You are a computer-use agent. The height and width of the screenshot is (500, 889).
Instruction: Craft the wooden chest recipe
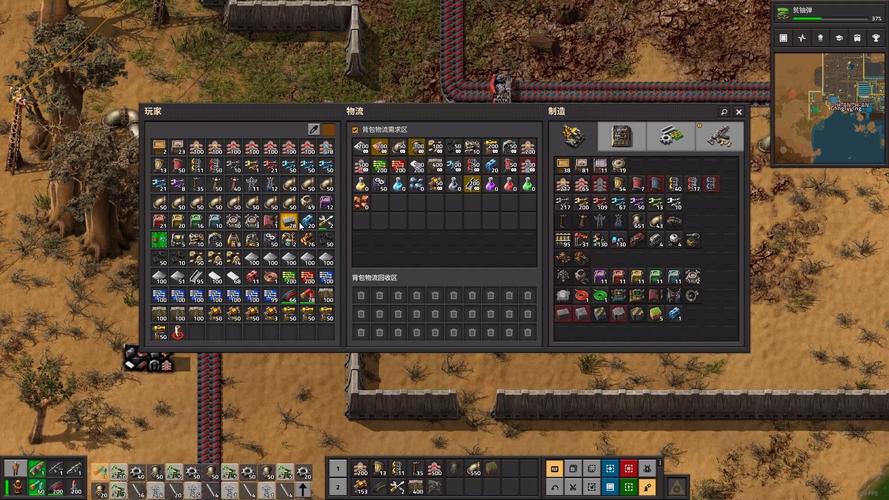563,164
